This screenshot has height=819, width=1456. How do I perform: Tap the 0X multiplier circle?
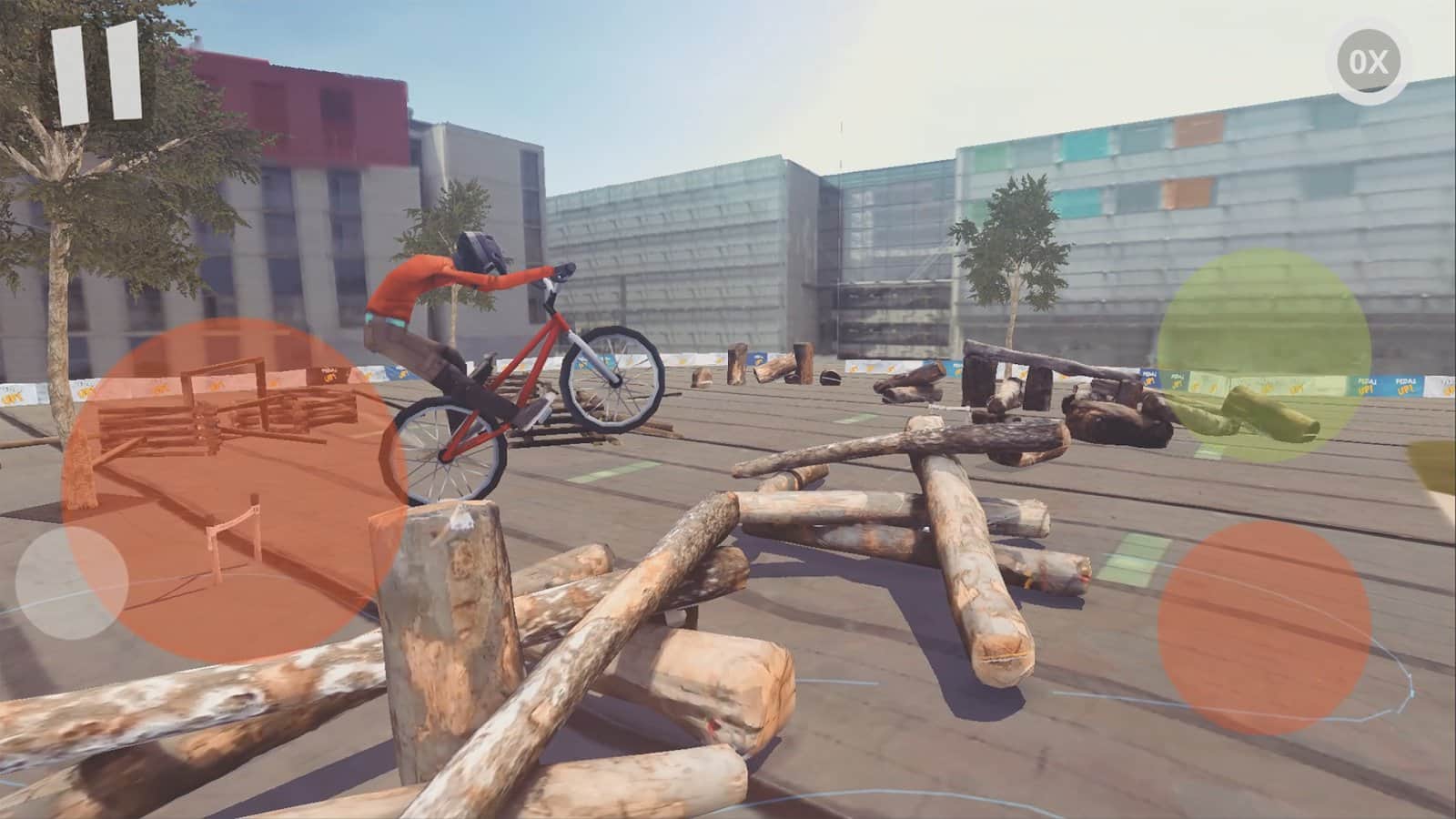click(1369, 62)
